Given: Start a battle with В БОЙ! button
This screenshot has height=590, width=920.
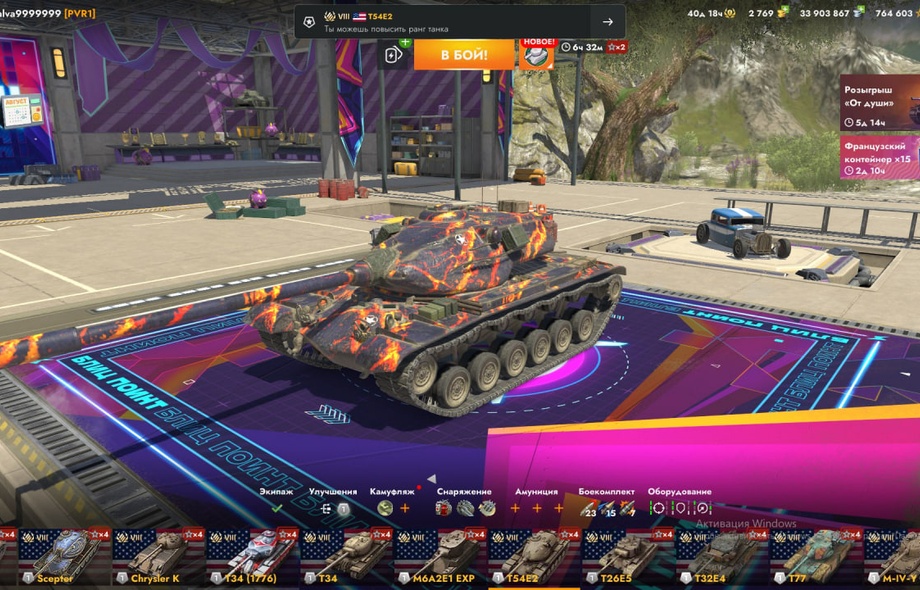Looking at the screenshot, I should [463, 54].
